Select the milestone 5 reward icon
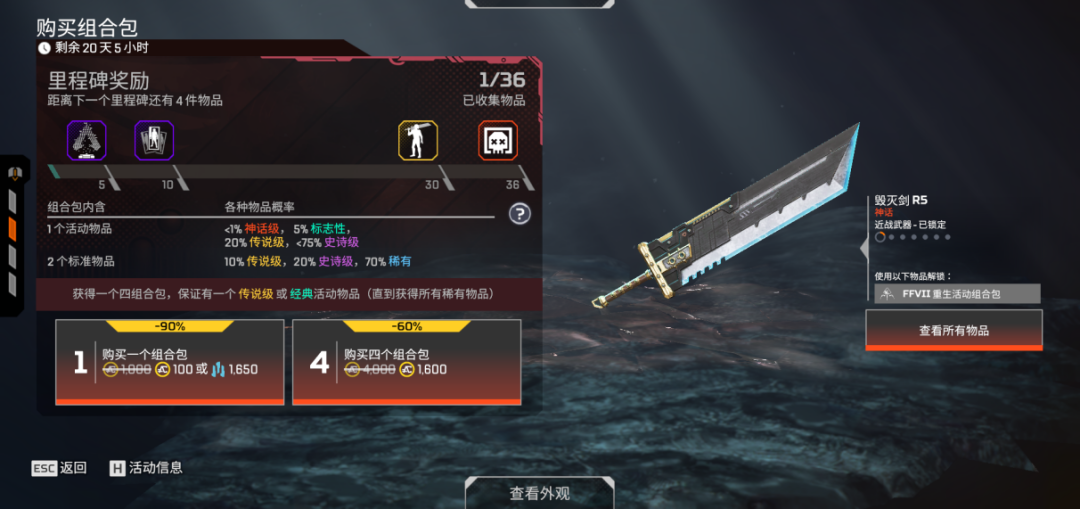This screenshot has width=1080, height=509. tap(86, 141)
